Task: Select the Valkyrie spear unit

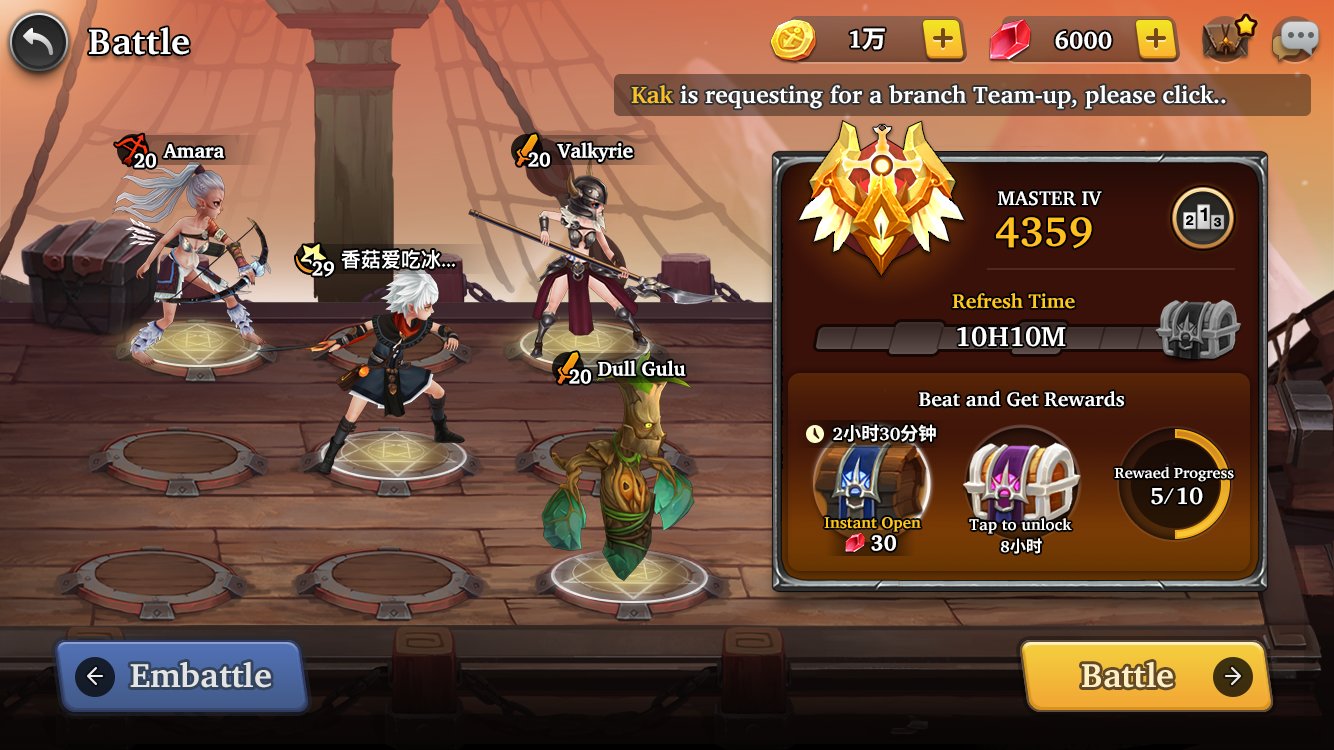Action: point(581,255)
